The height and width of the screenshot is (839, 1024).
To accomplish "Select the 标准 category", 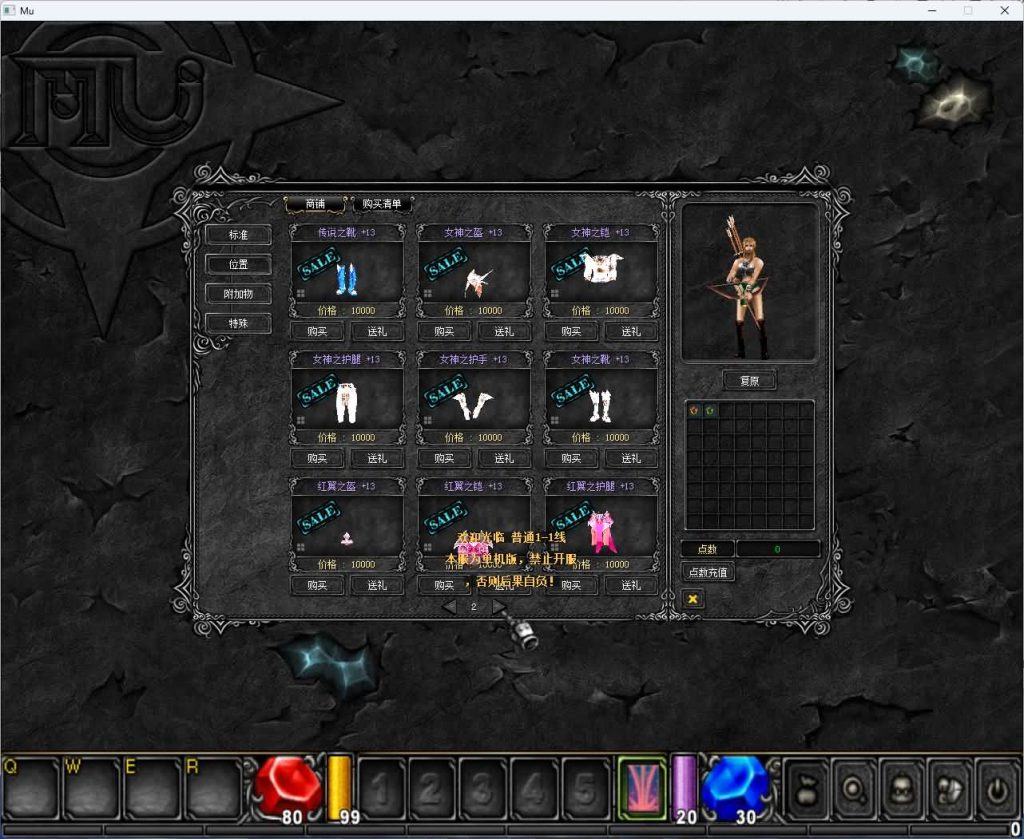I will tap(238, 235).
